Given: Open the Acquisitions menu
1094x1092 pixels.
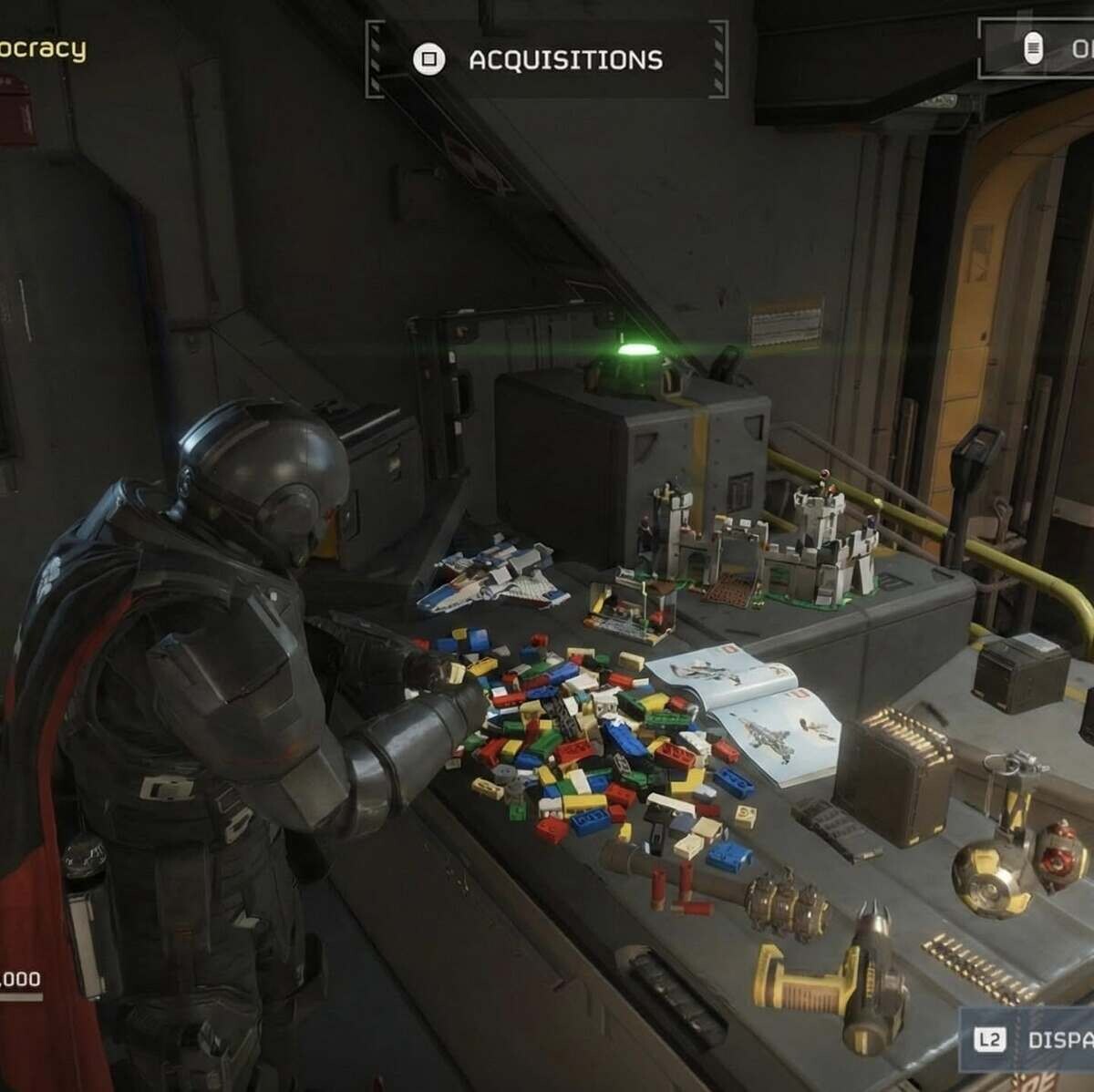Looking at the screenshot, I should click(x=547, y=60).
